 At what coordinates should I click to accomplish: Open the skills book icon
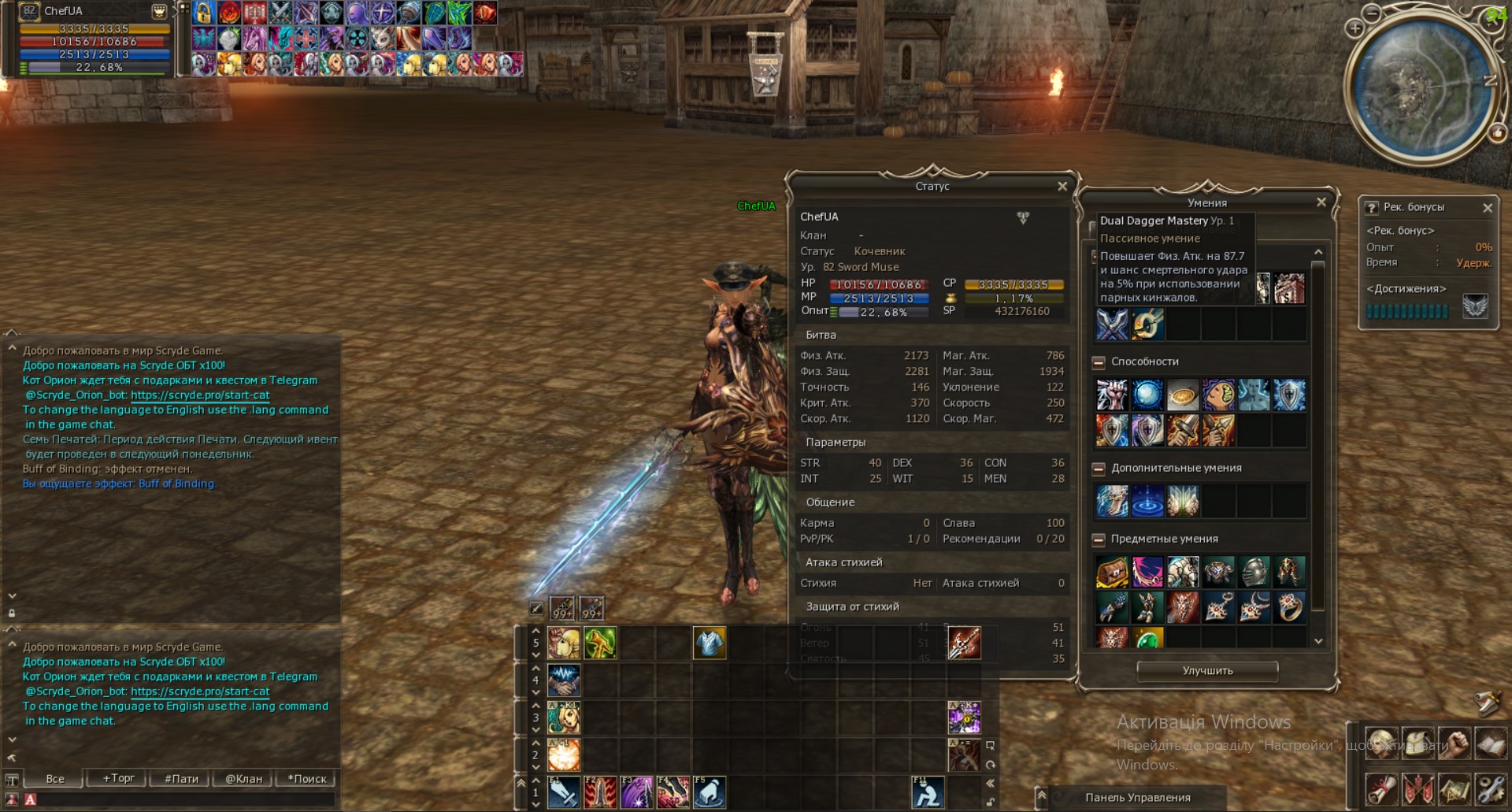(1489, 743)
